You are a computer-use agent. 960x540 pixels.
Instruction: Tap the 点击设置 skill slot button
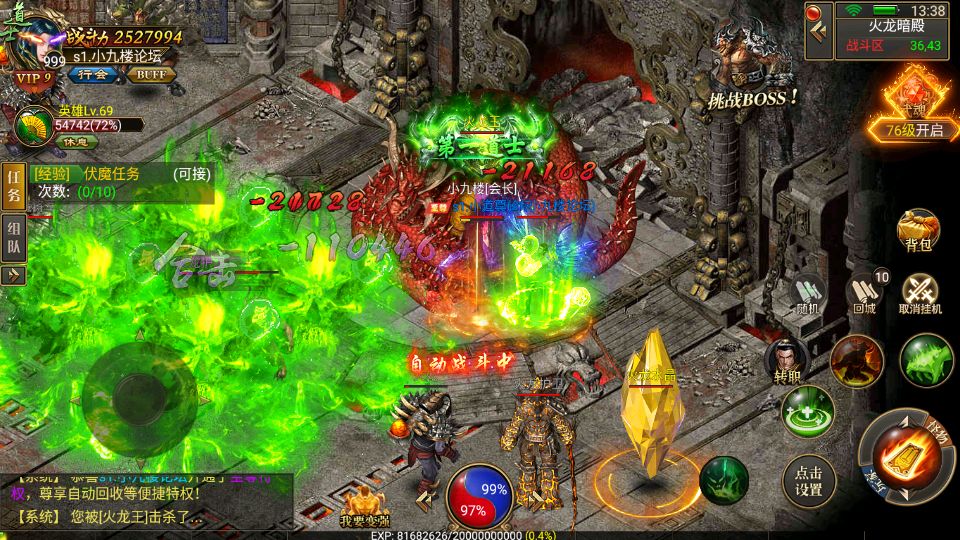(808, 480)
